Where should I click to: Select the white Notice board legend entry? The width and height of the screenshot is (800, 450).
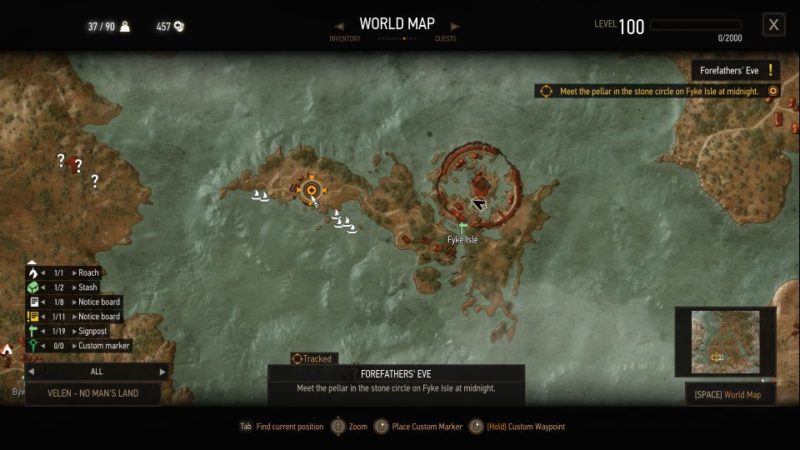point(80,302)
